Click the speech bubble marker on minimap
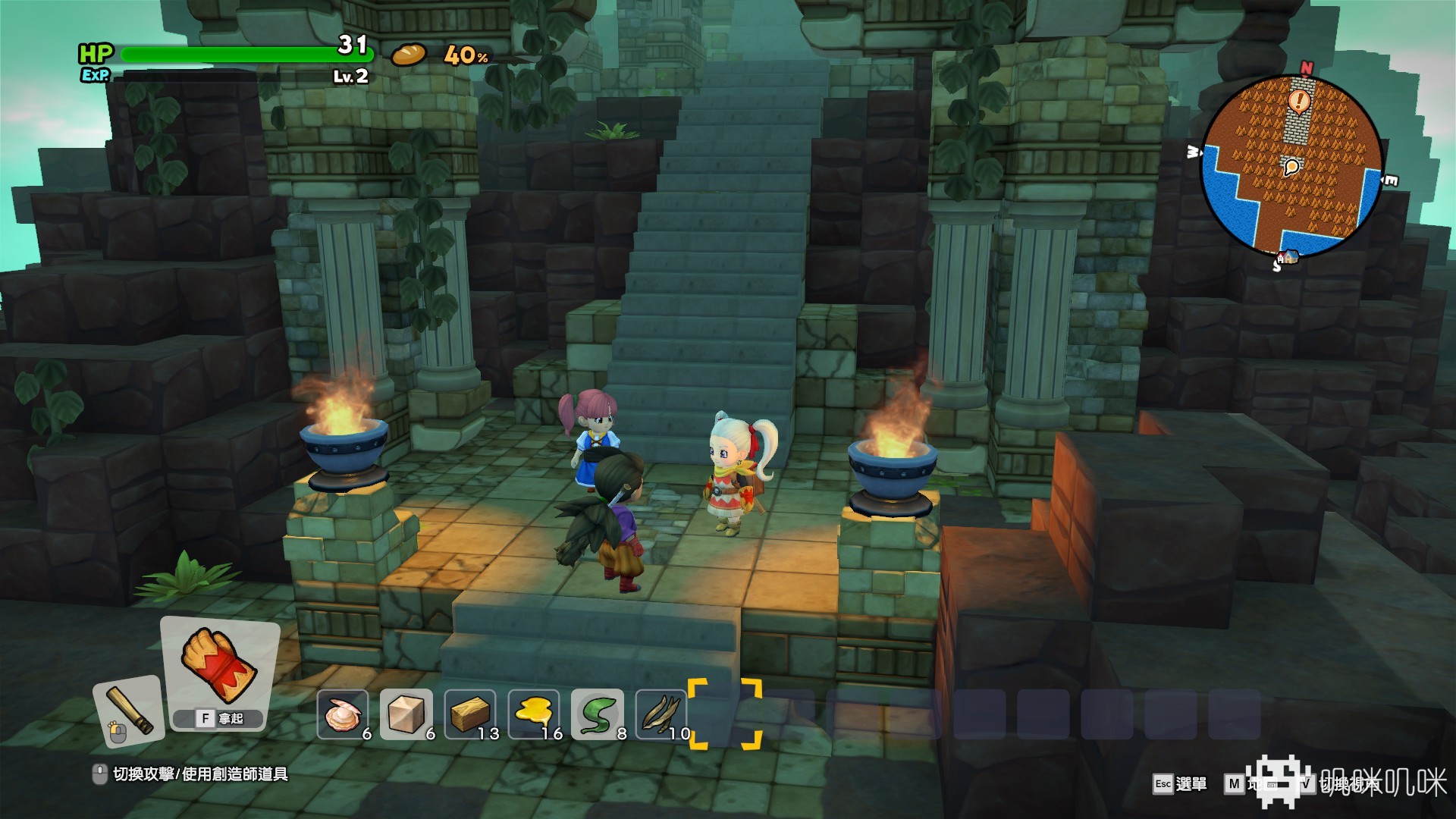 tap(1291, 166)
